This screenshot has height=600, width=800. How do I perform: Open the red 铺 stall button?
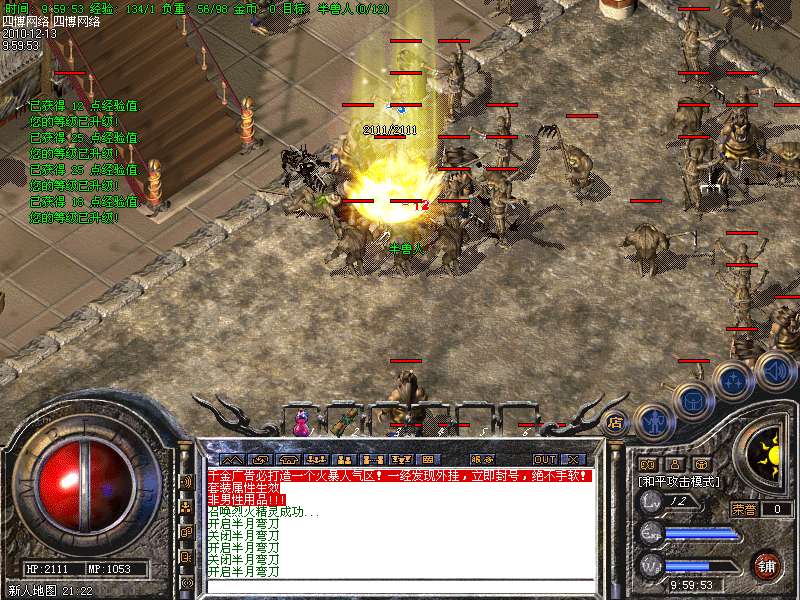768,566
